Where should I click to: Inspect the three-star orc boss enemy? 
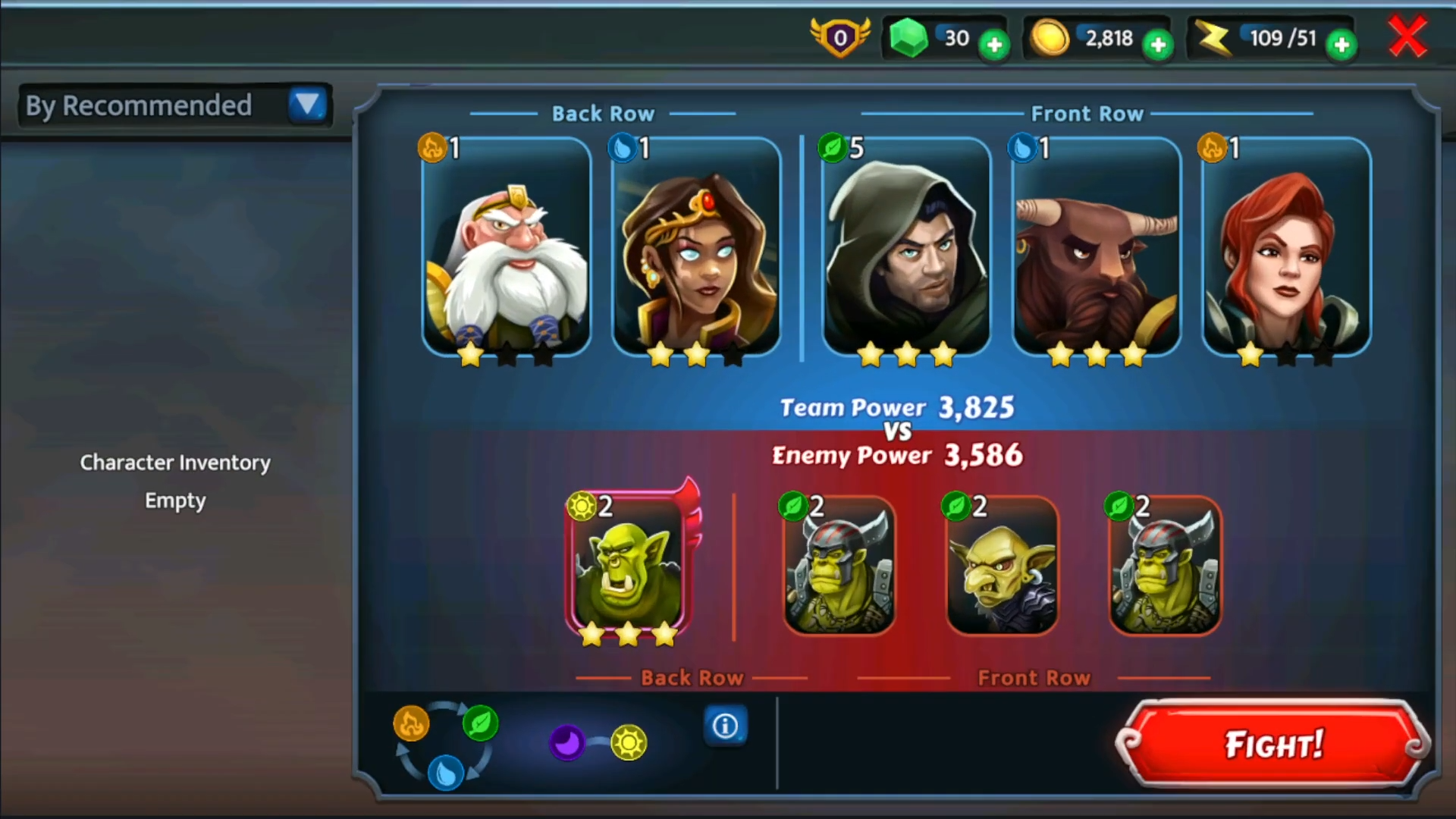point(627,565)
